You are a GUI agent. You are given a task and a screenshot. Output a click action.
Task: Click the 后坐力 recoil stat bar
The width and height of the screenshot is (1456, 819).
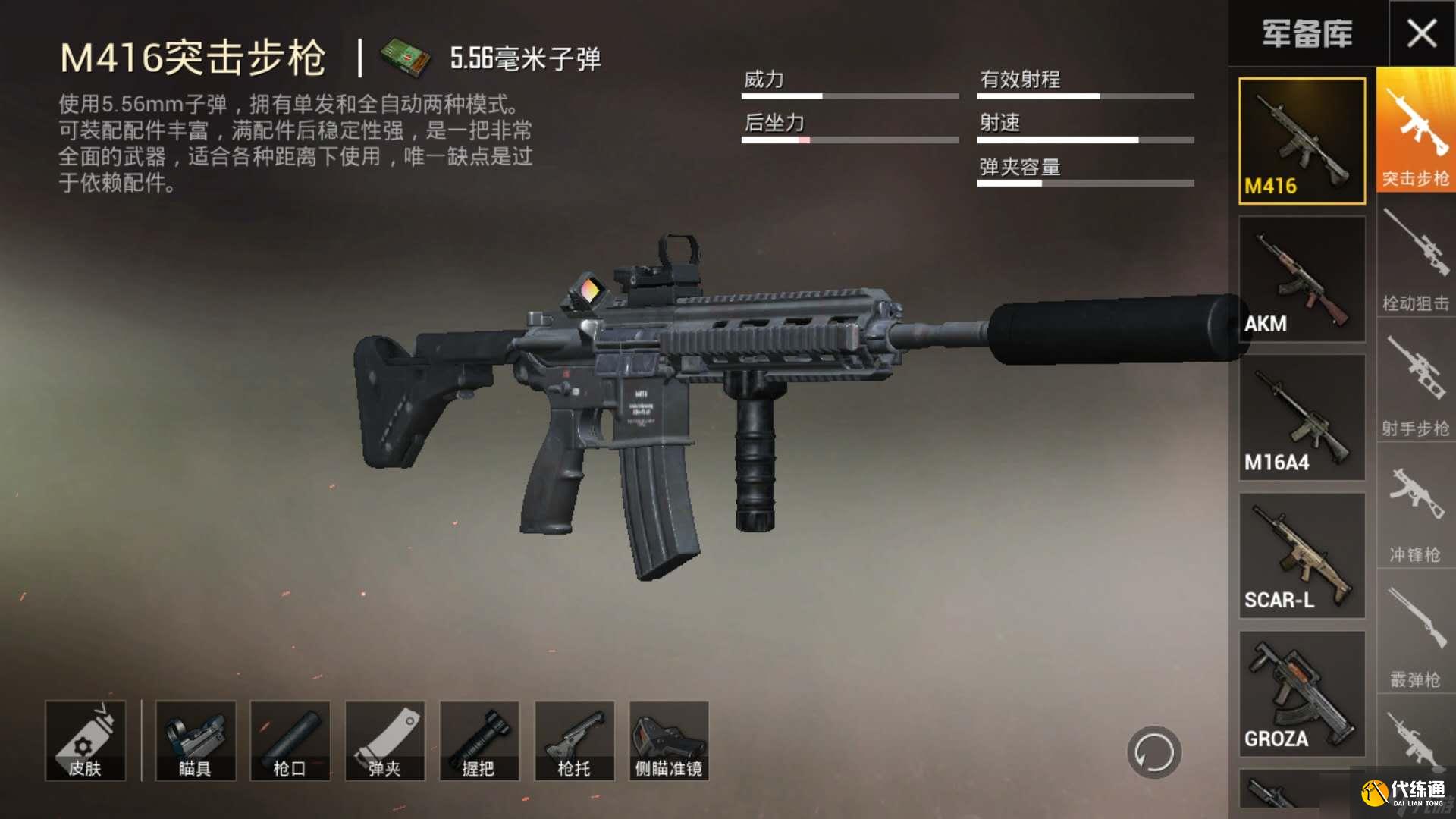coord(849,140)
